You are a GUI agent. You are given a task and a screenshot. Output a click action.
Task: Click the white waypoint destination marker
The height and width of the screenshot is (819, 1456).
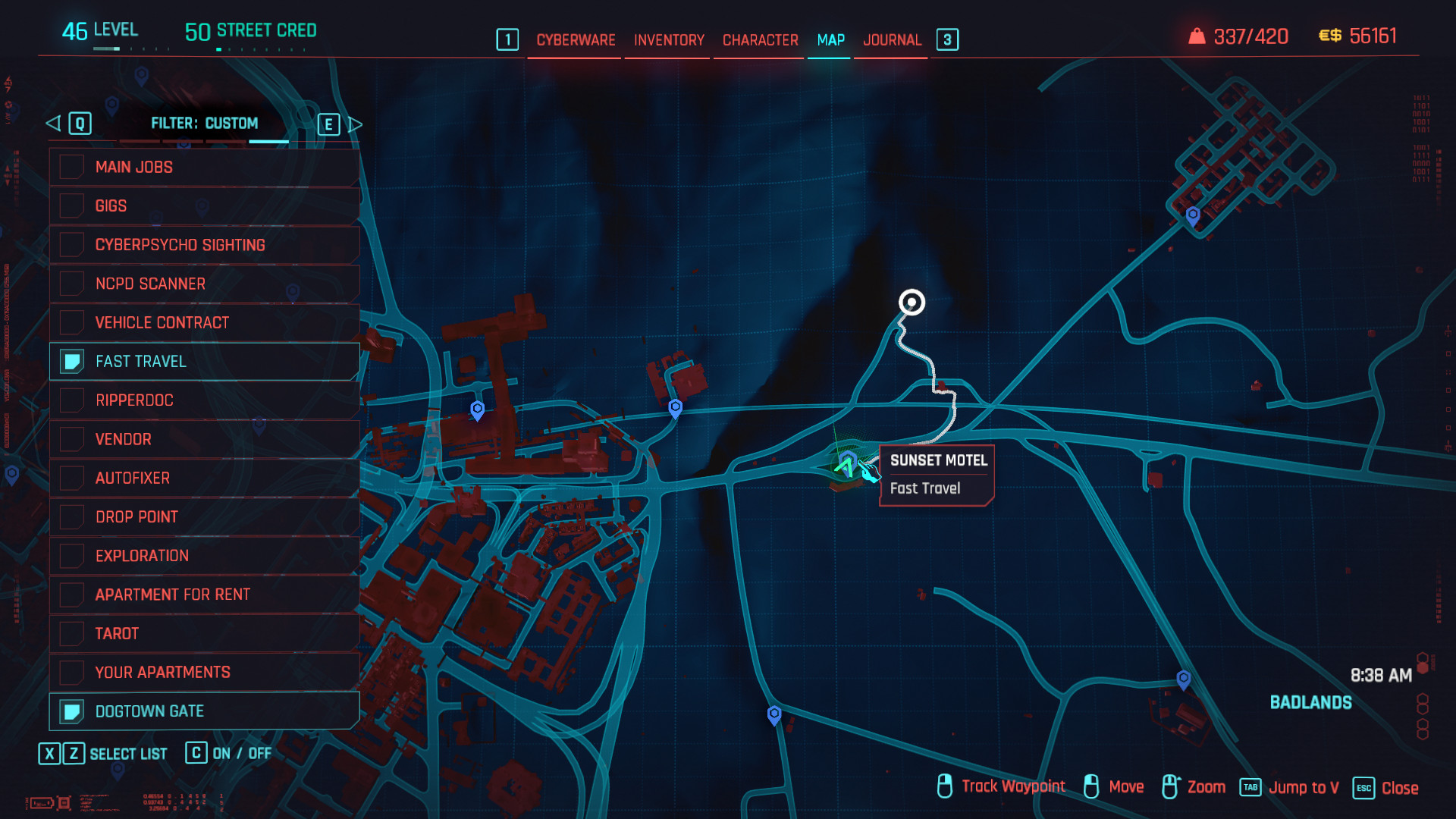[912, 302]
